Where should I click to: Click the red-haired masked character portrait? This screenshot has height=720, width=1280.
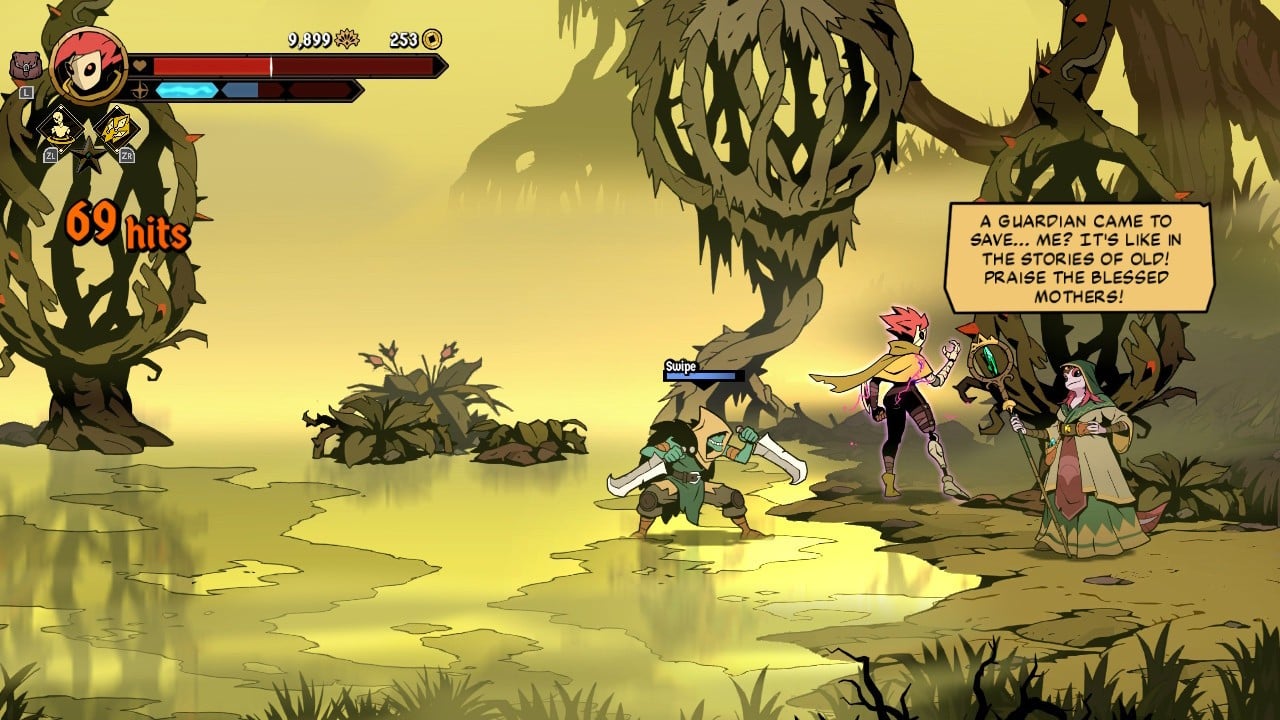coord(88,65)
